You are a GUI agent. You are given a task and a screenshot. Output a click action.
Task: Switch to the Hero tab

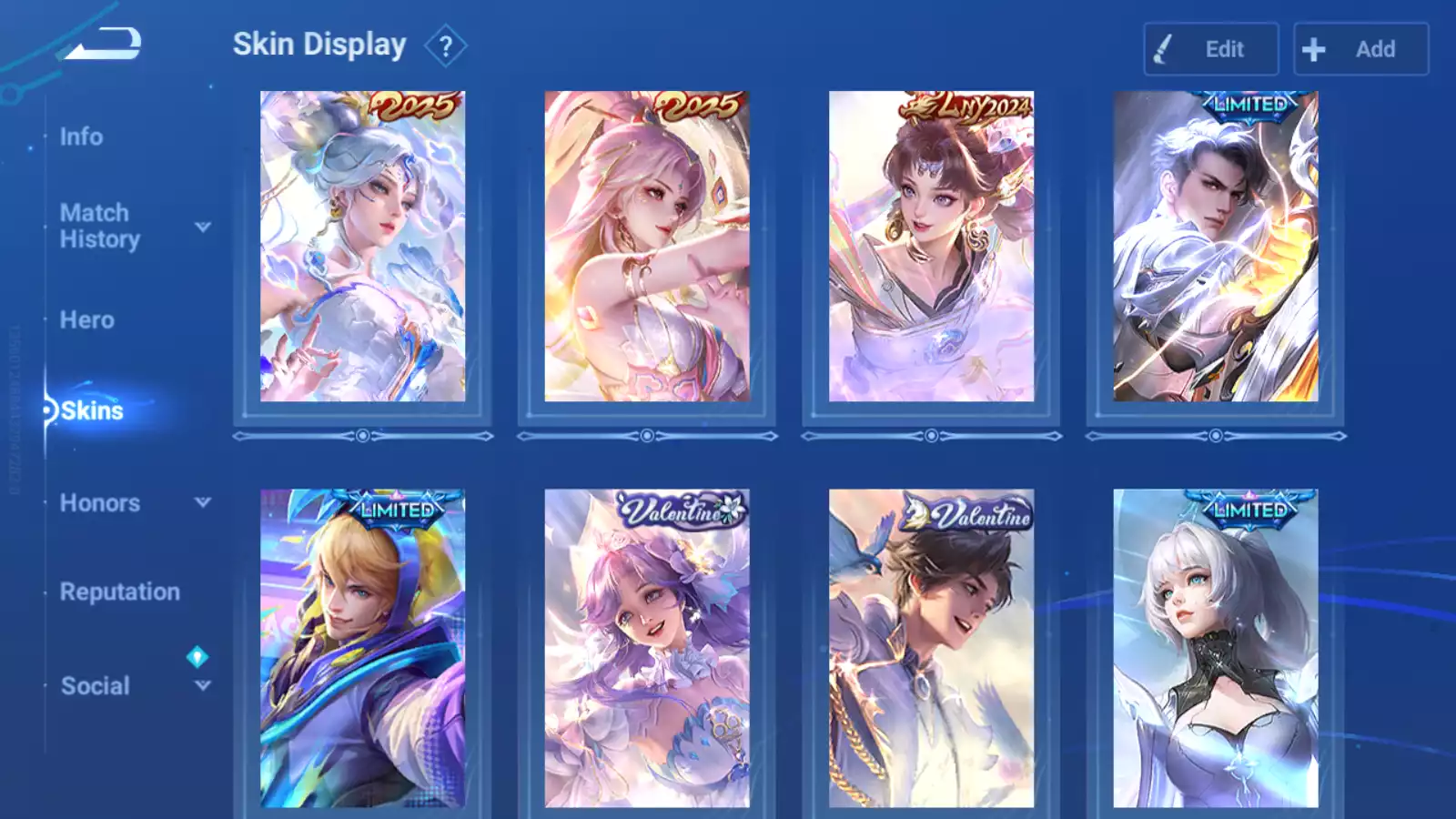tap(86, 320)
